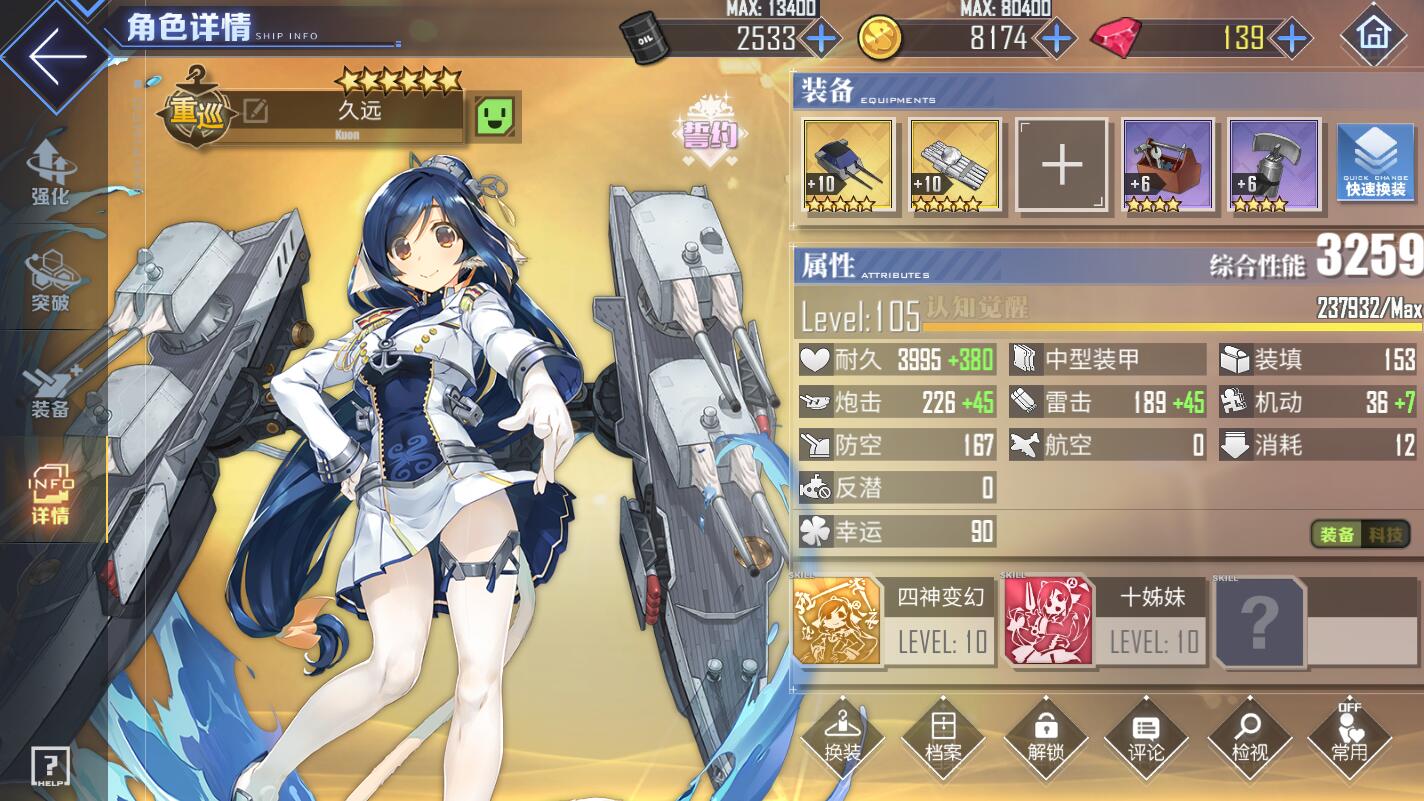Select the 详情 details tab
The width and height of the screenshot is (1424, 801).
(x=50, y=497)
